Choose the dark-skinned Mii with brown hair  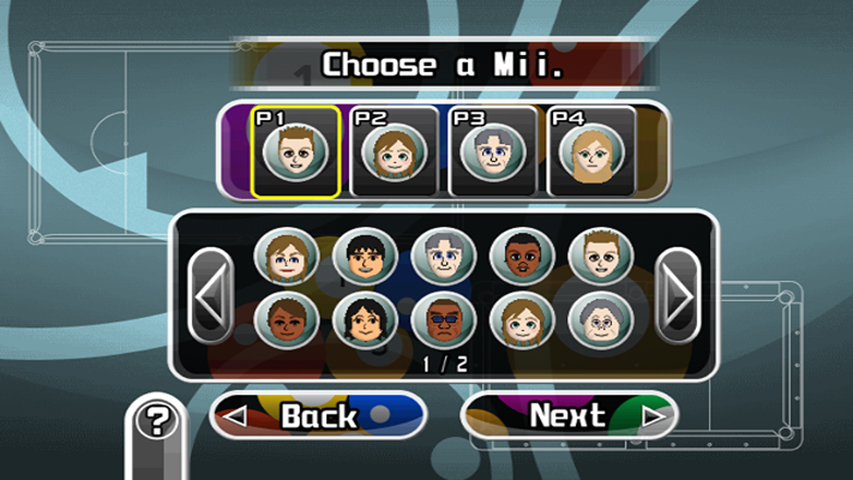pyautogui.click(x=287, y=320)
